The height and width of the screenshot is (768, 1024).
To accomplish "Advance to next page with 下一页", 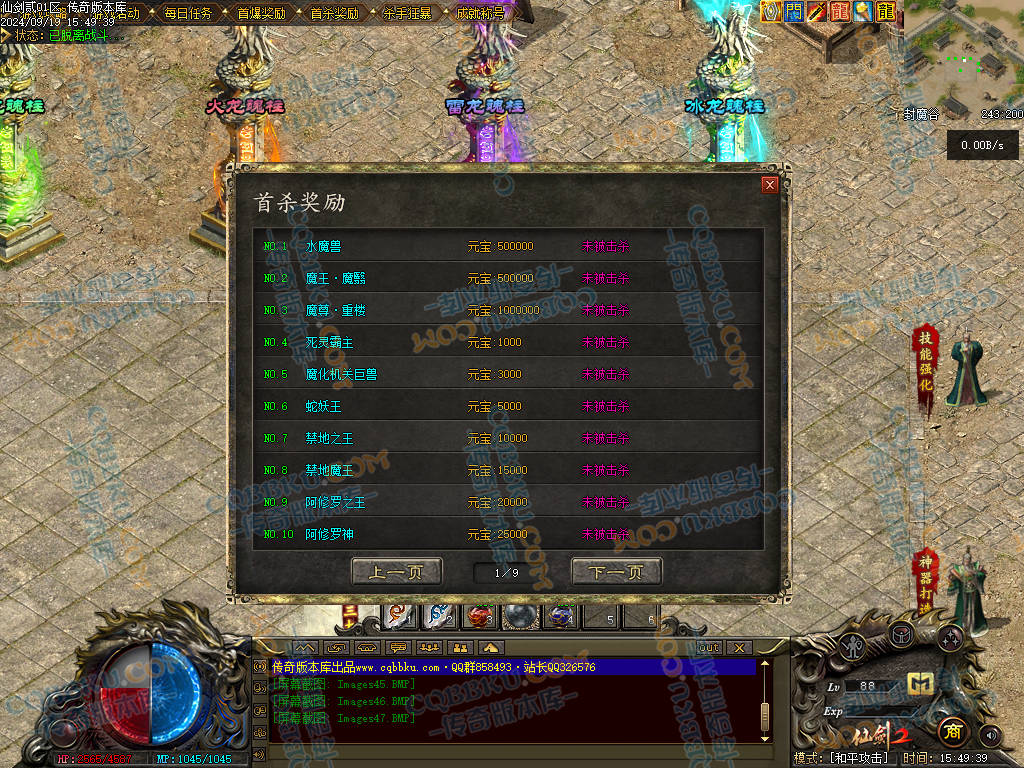I will [x=616, y=572].
